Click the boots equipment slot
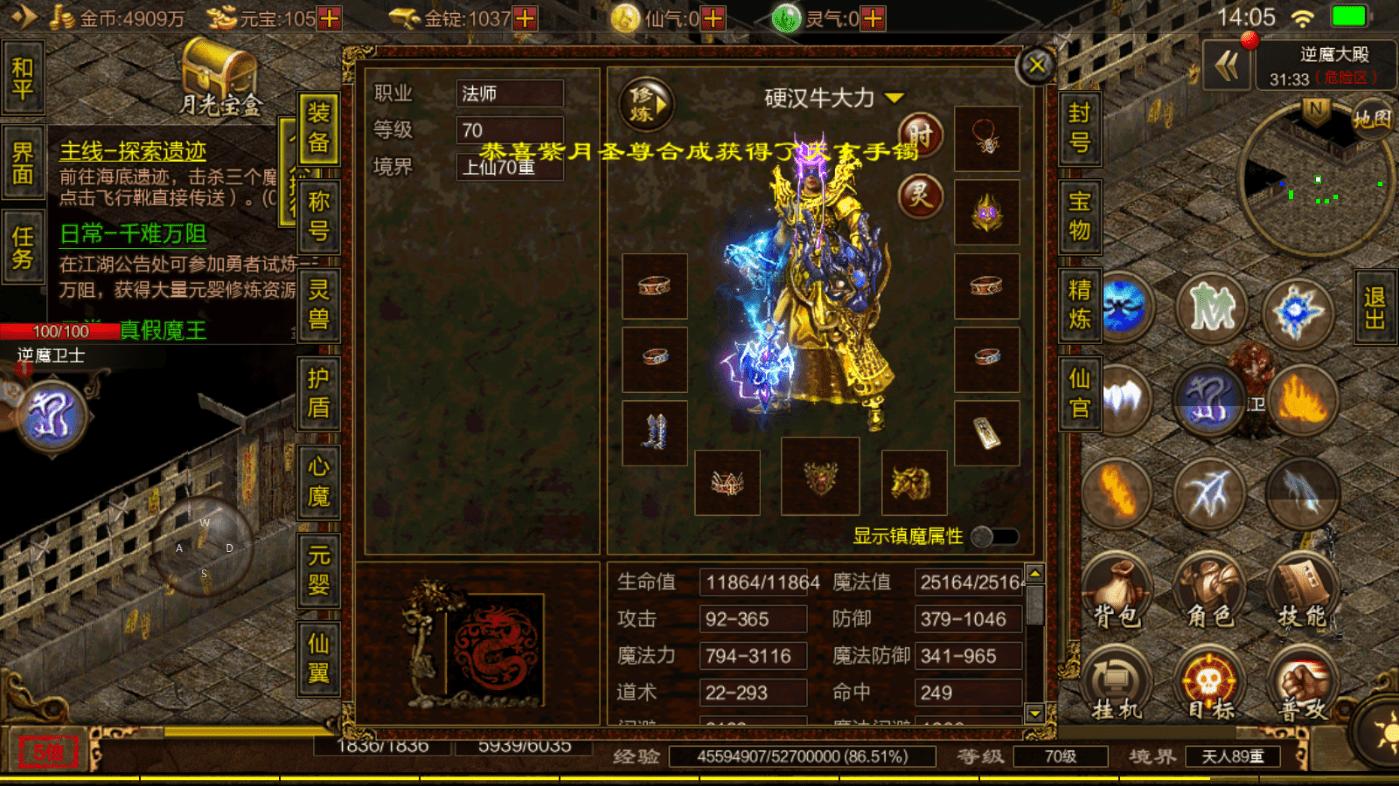Viewport: 1399px width, 786px height. pos(654,432)
